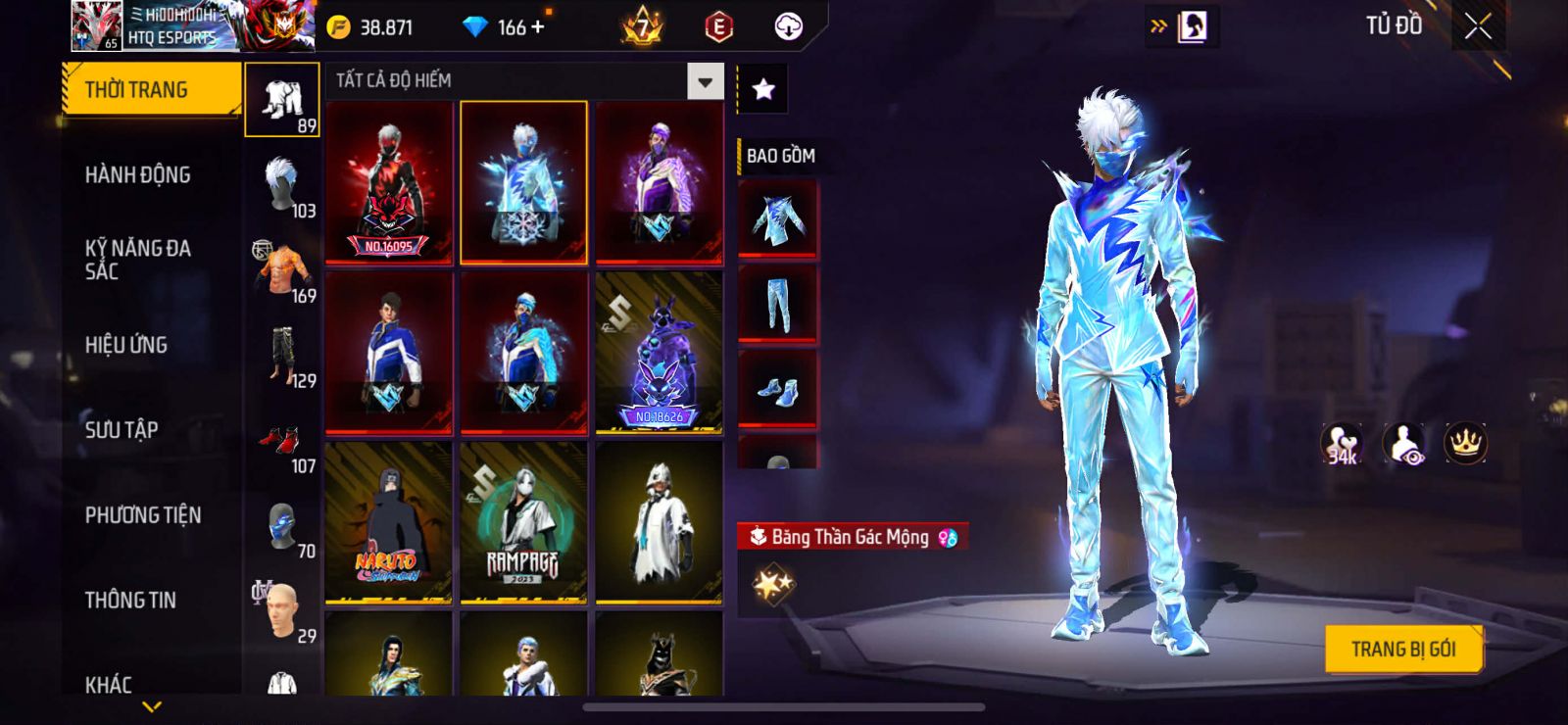The width and height of the screenshot is (1568, 725).
Task: Equip the bundle with TRANG BỊ GÓI
Action: [1402, 649]
